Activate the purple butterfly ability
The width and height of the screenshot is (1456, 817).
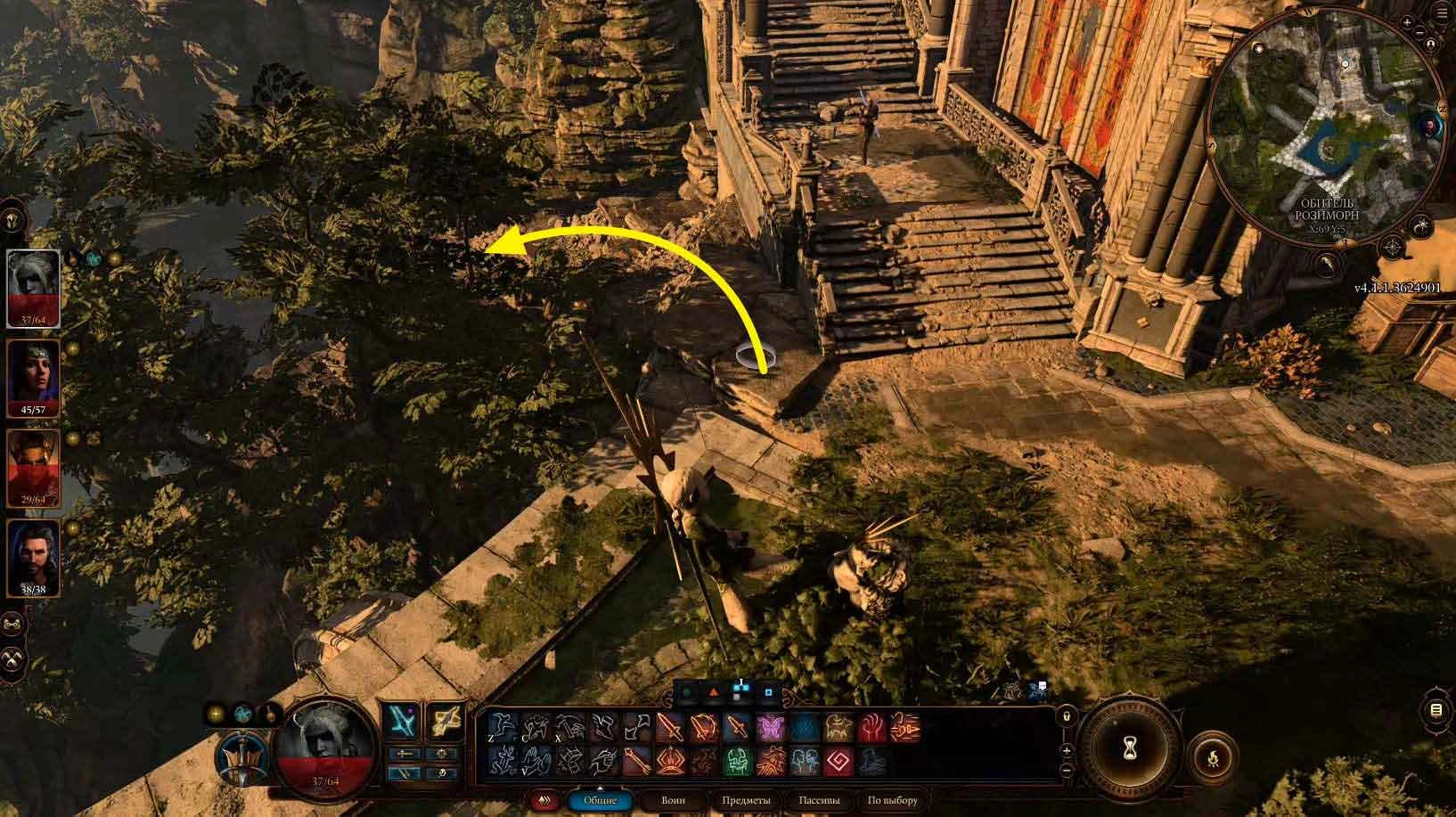pyautogui.click(x=770, y=728)
